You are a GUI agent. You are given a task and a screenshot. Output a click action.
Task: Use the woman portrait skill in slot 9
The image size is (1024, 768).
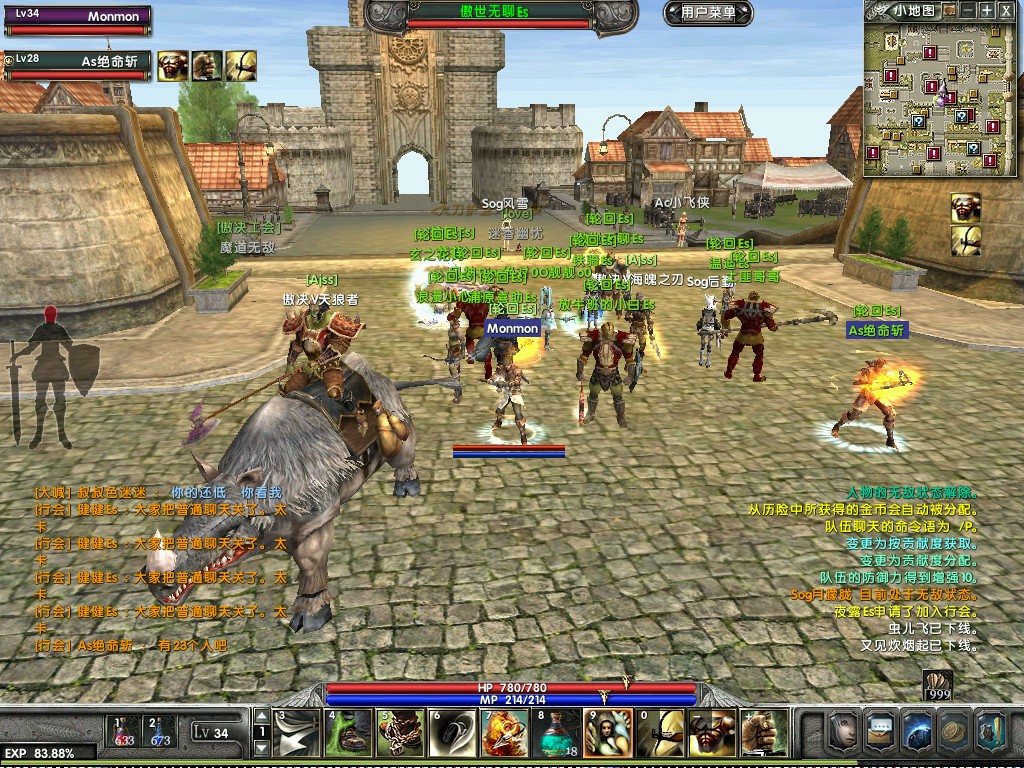(609, 734)
